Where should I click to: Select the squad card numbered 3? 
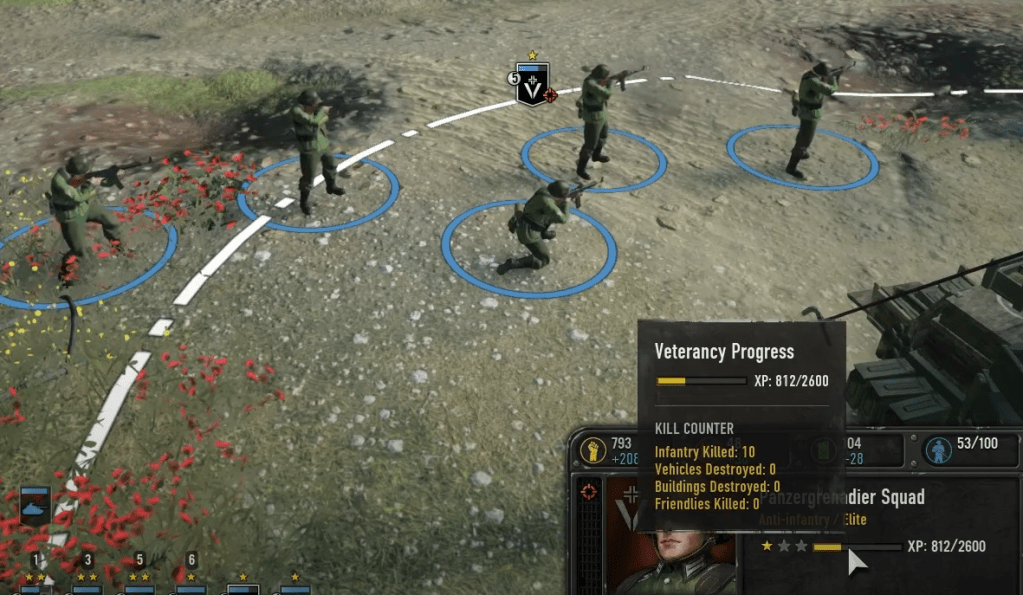87,583
